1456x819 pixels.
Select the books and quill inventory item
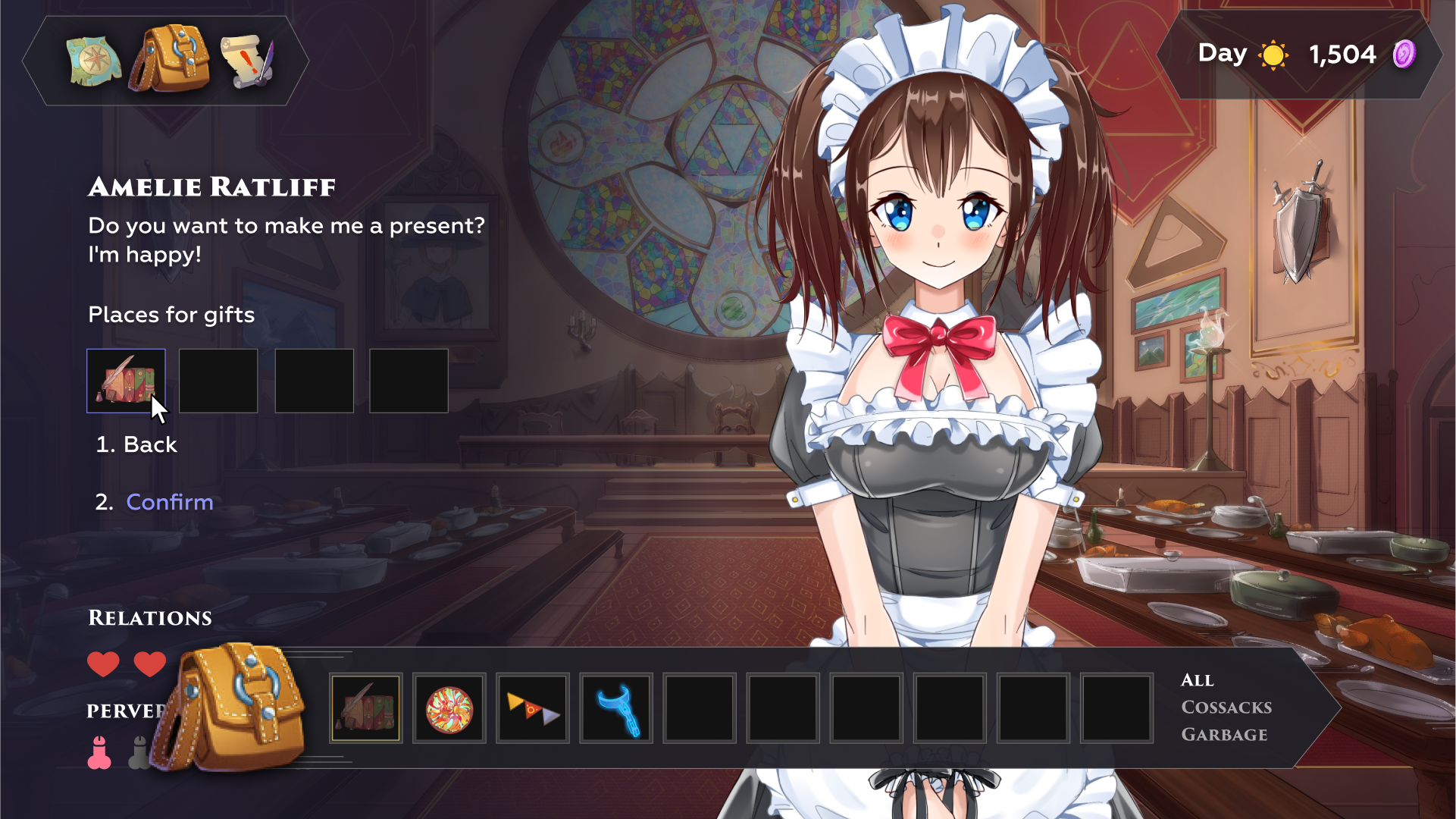(366, 708)
